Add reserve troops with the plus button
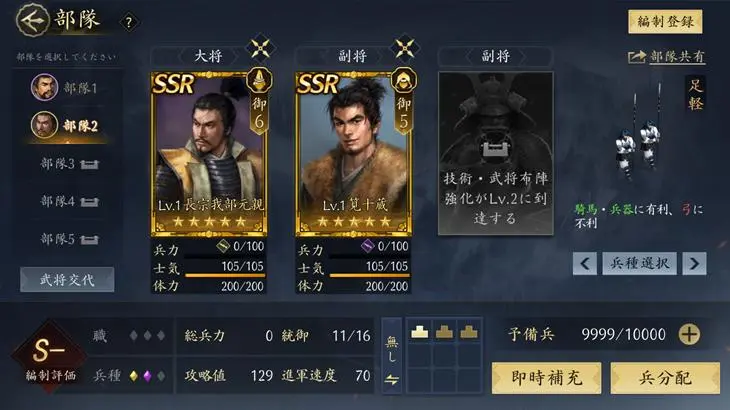Screen dimensions: 730x410 coord(689,335)
